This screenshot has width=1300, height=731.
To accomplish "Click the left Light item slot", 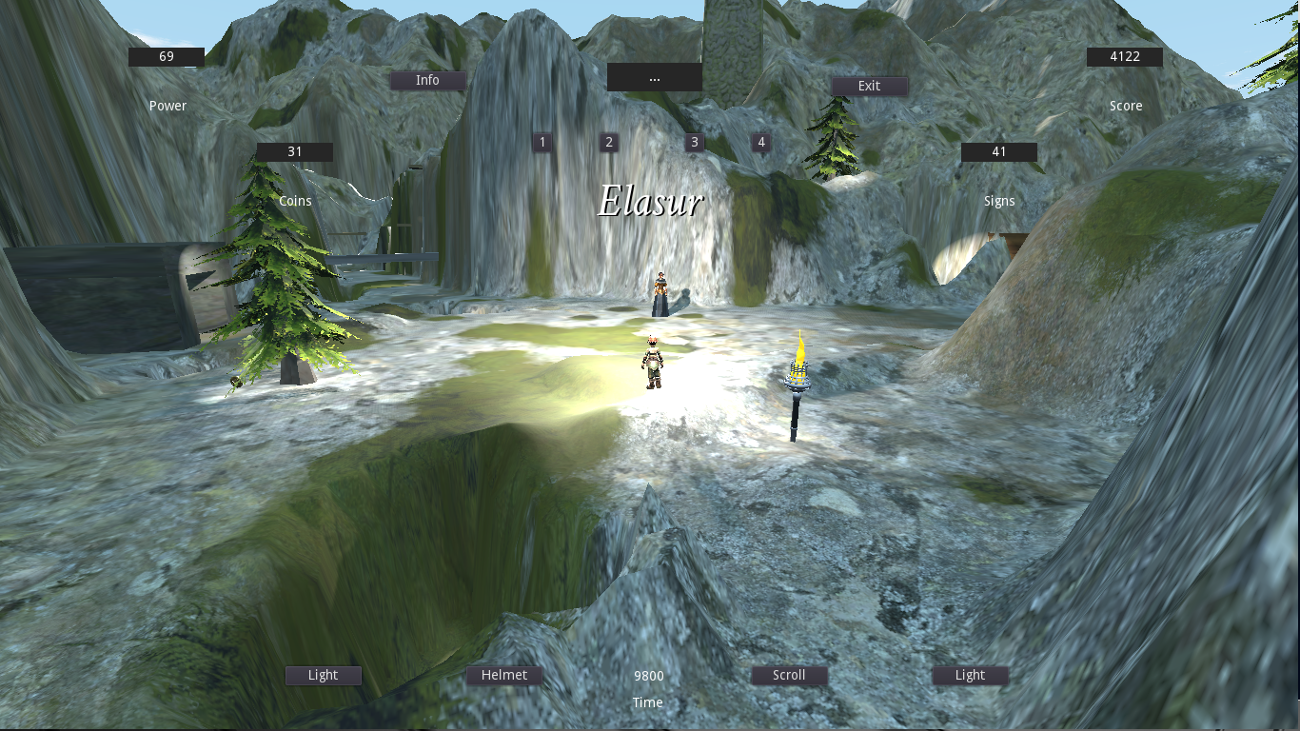I will click(322, 675).
